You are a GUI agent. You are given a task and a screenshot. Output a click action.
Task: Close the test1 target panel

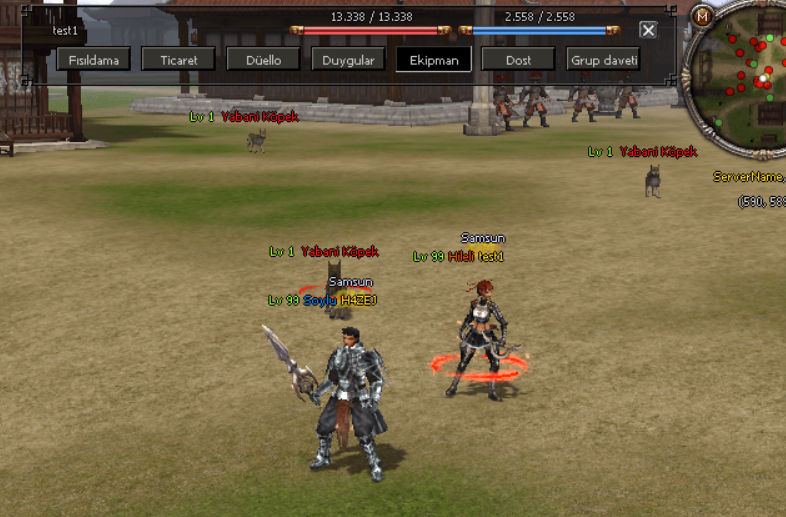(648, 30)
